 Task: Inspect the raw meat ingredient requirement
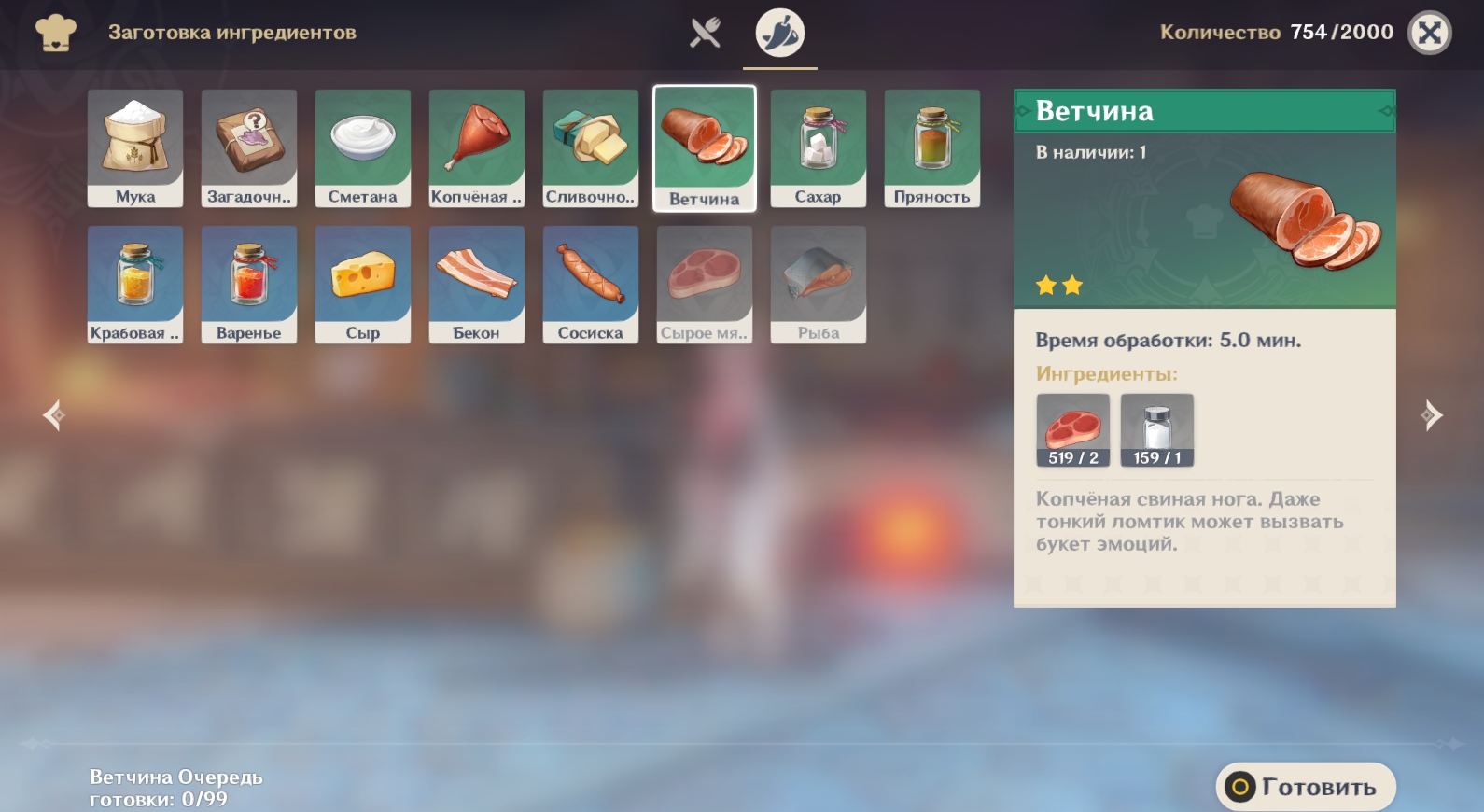point(1073,430)
